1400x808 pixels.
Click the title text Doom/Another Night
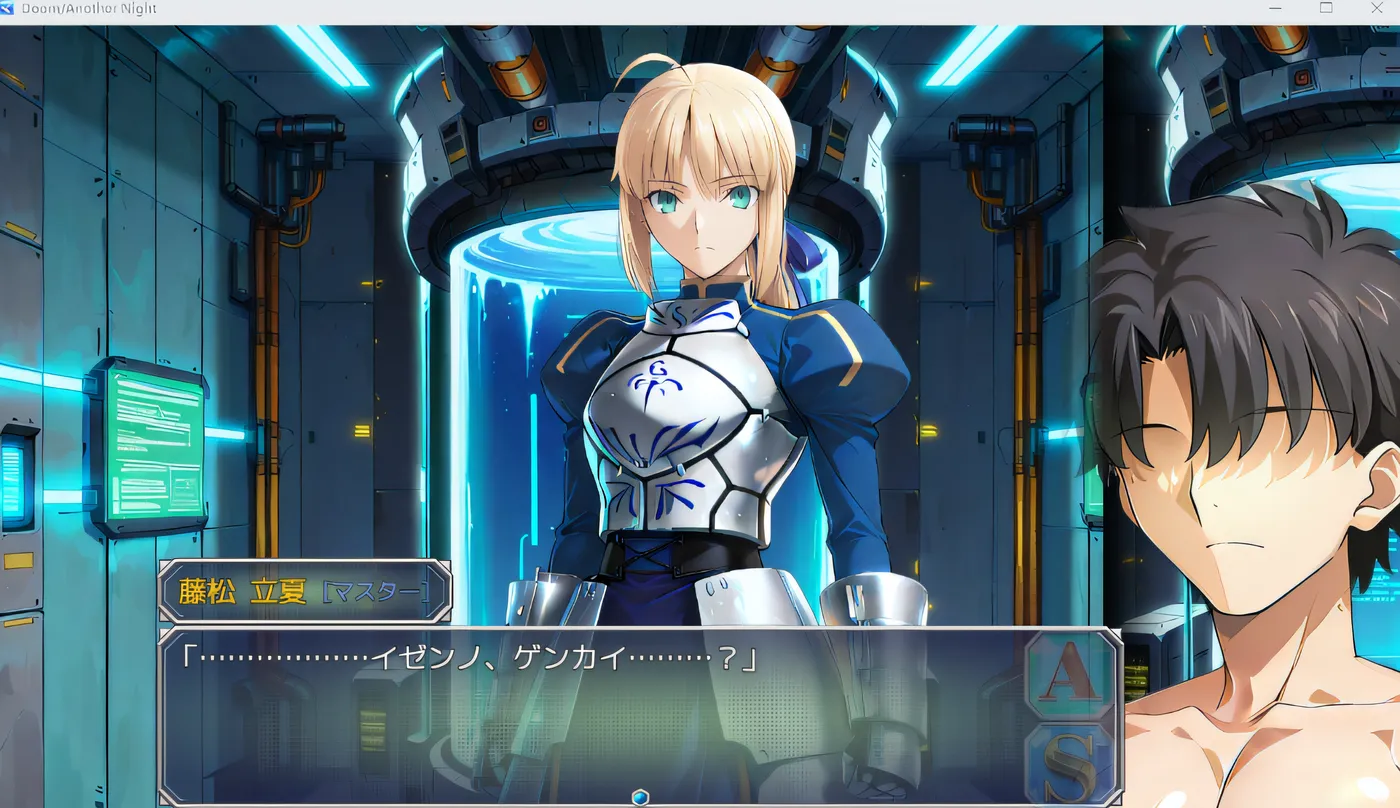pos(88,8)
